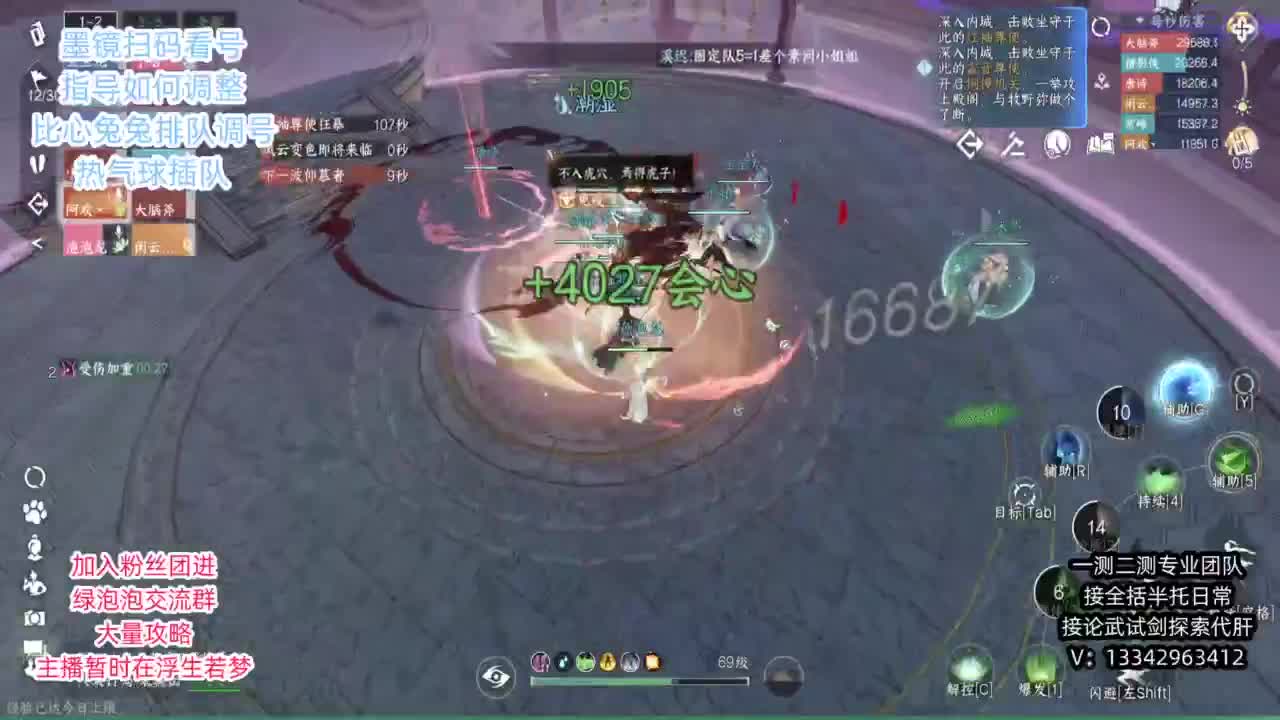Use the 辅助[5] green skill
This screenshot has width=1280, height=720.
tap(1235, 457)
